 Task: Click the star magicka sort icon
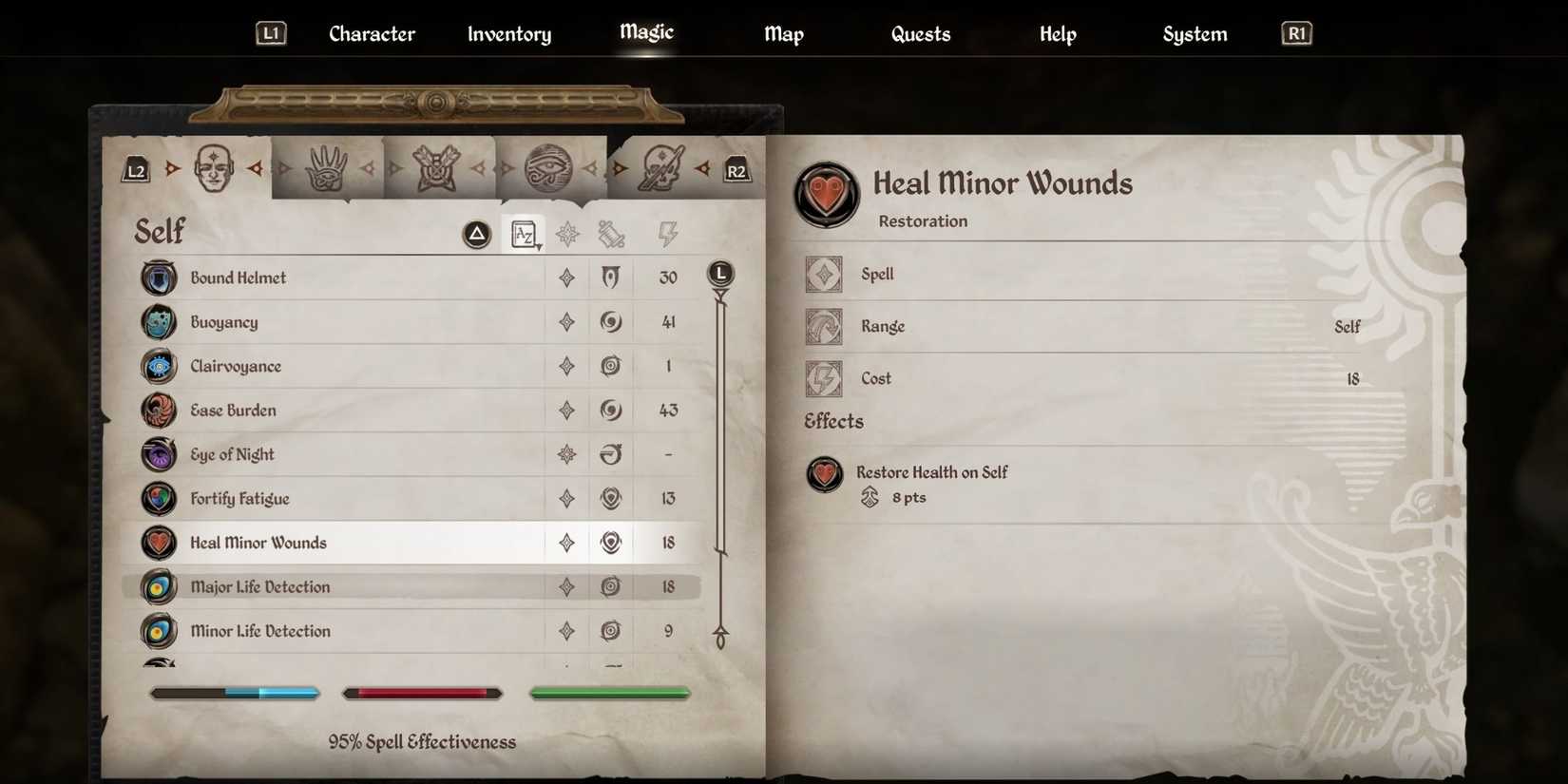[567, 234]
